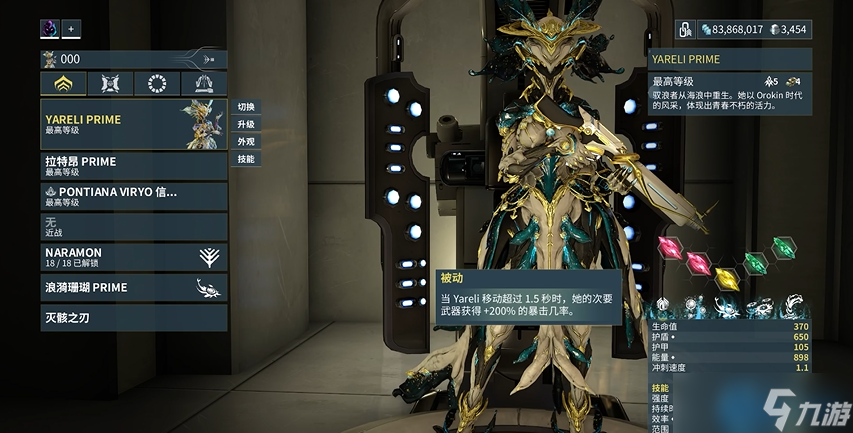Open the NARAMON focus school row

click(133, 257)
